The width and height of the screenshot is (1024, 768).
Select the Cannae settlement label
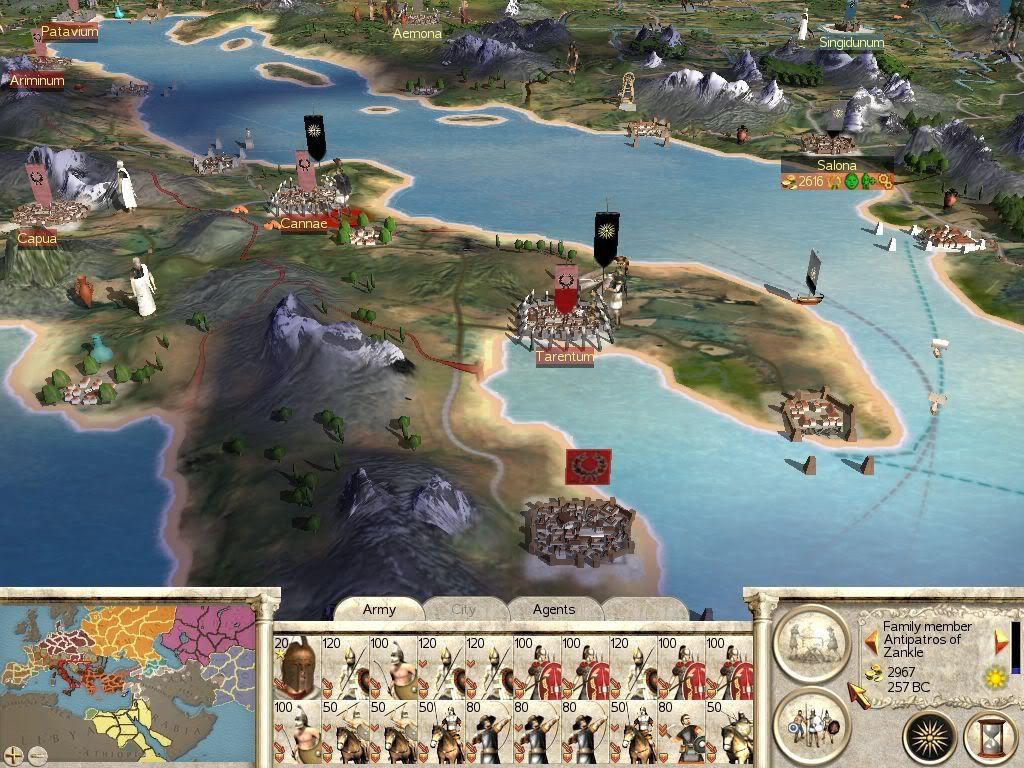pos(303,223)
